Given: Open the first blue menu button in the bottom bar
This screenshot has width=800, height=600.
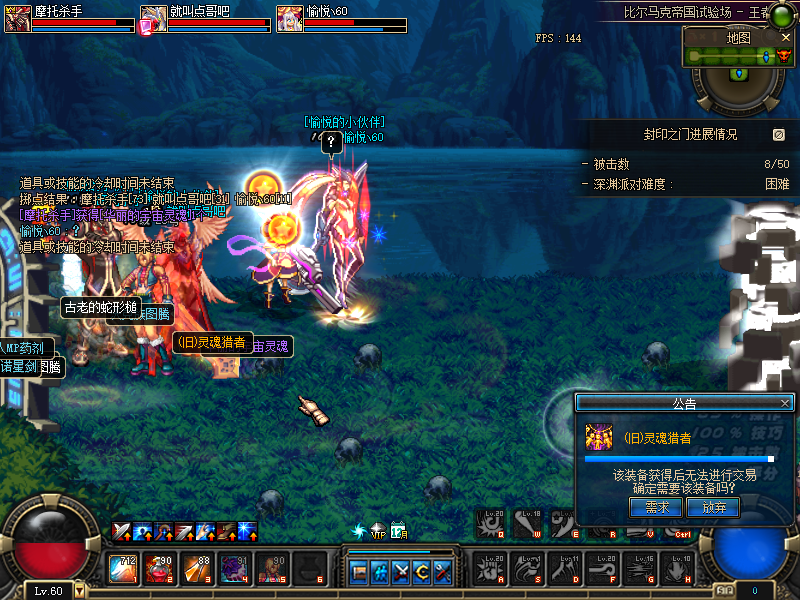Looking at the screenshot, I should tap(359, 572).
